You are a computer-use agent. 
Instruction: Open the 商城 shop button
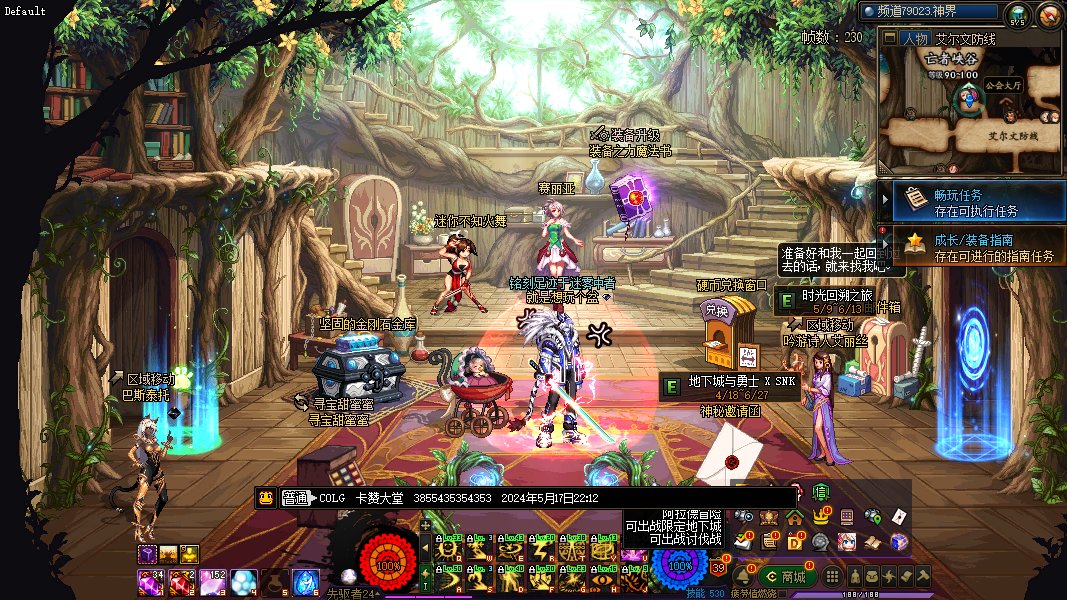coord(786,576)
